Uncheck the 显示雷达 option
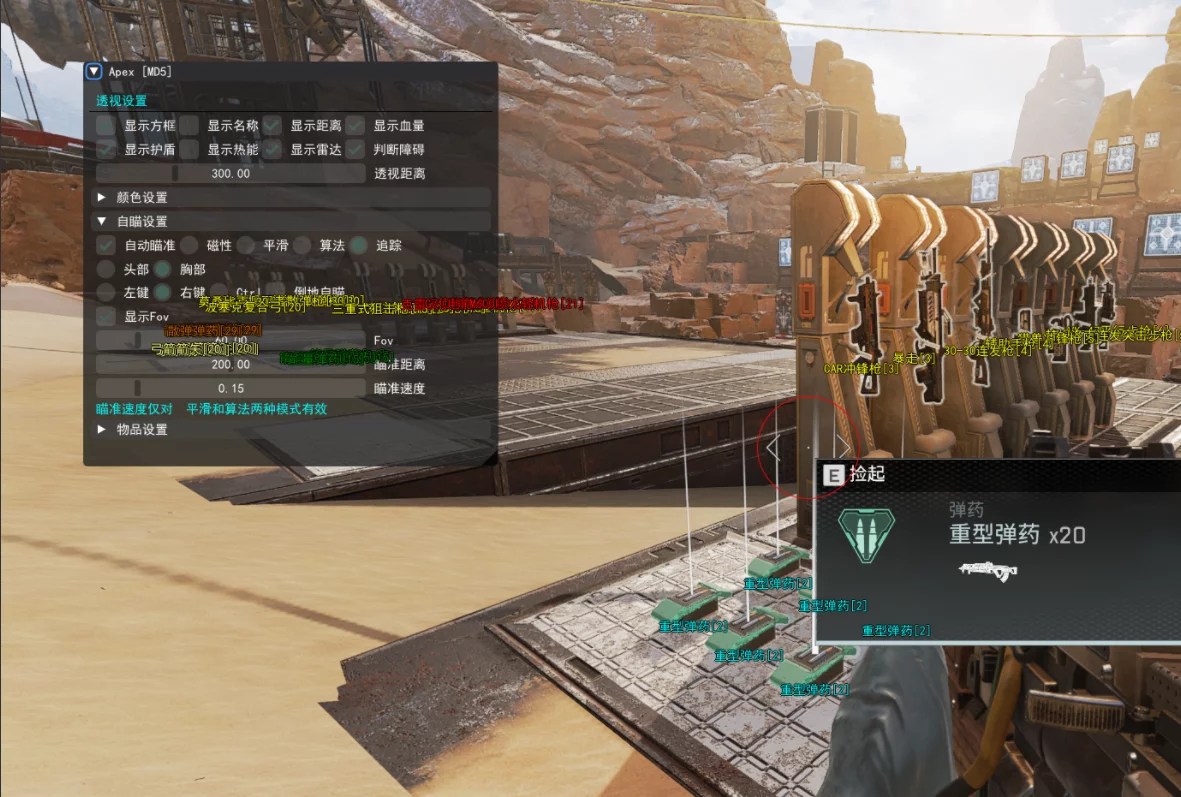This screenshot has height=797, width=1181. coord(272,149)
